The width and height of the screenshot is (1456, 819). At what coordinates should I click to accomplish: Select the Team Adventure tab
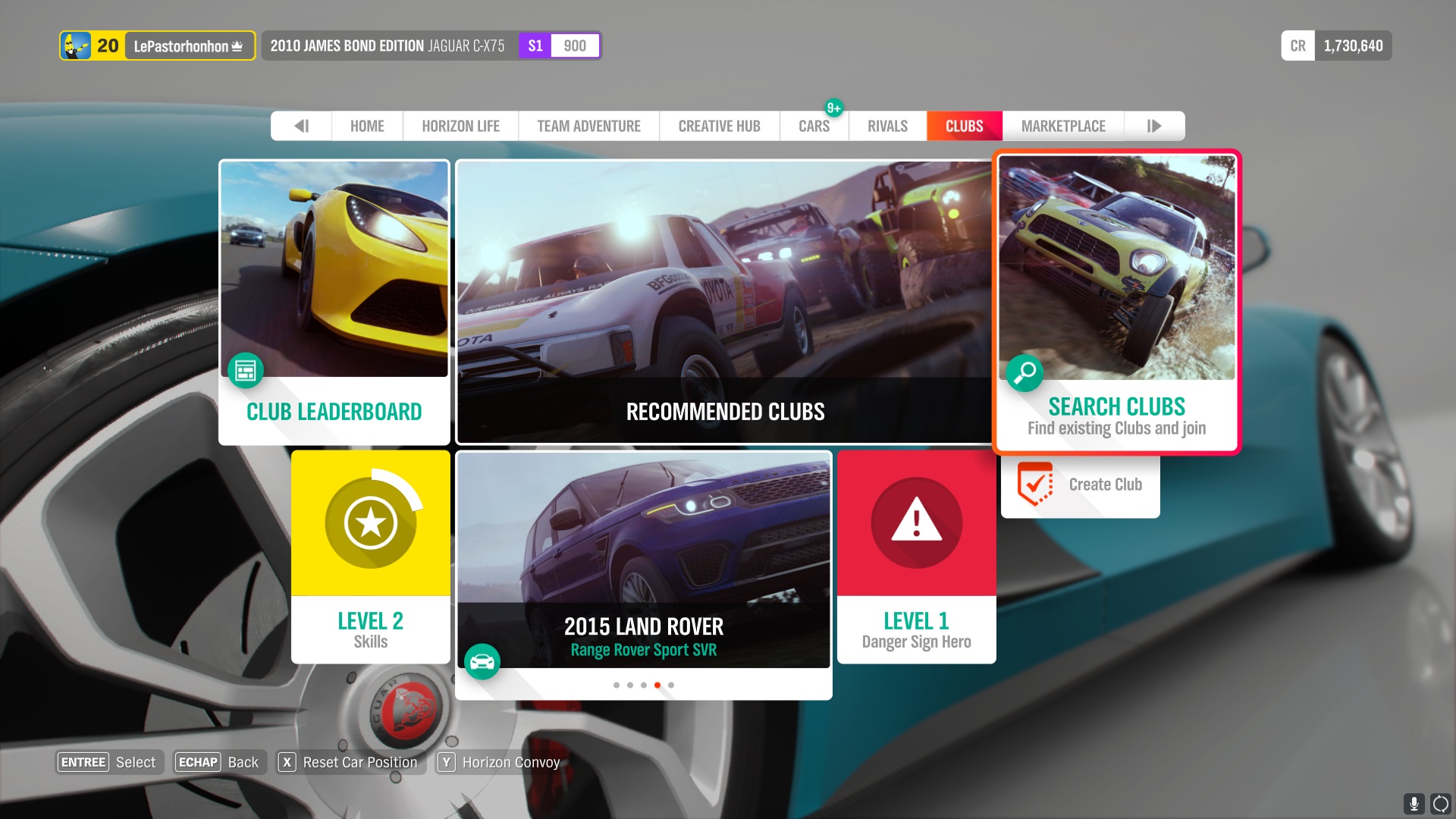pyautogui.click(x=588, y=126)
